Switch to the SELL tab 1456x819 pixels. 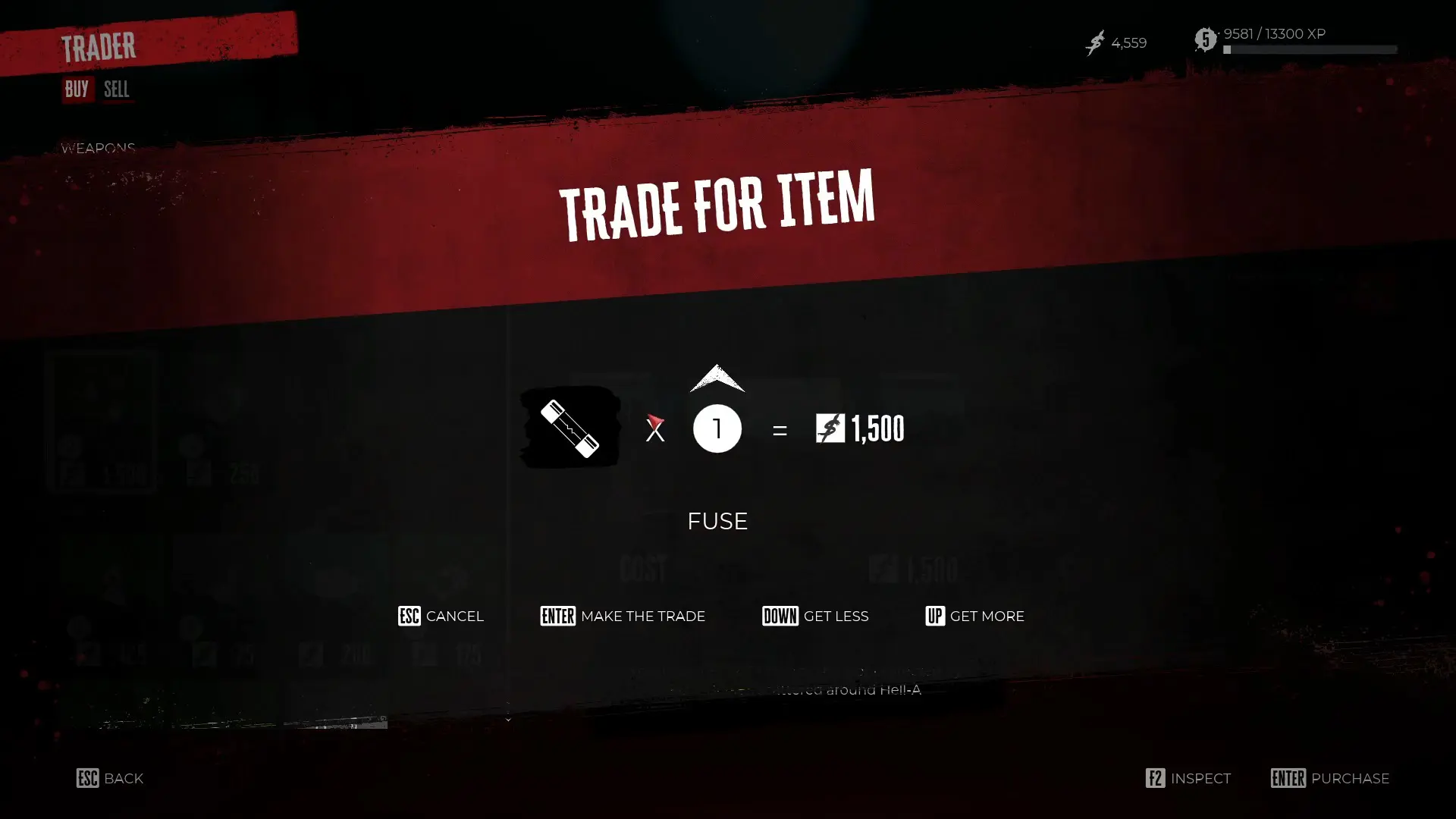click(116, 89)
